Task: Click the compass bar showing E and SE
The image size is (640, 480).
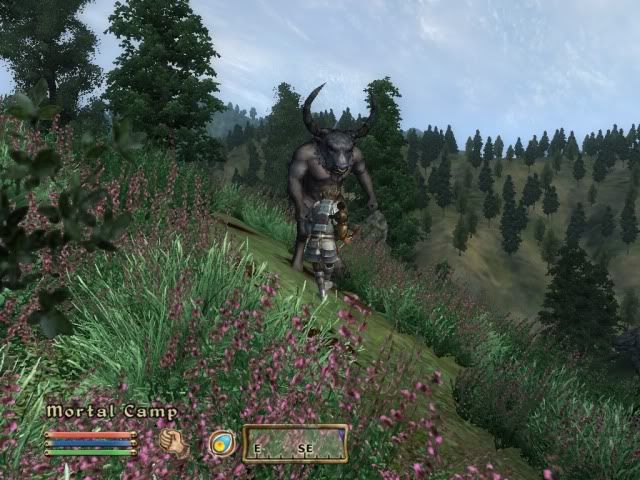Action: [x=295, y=443]
